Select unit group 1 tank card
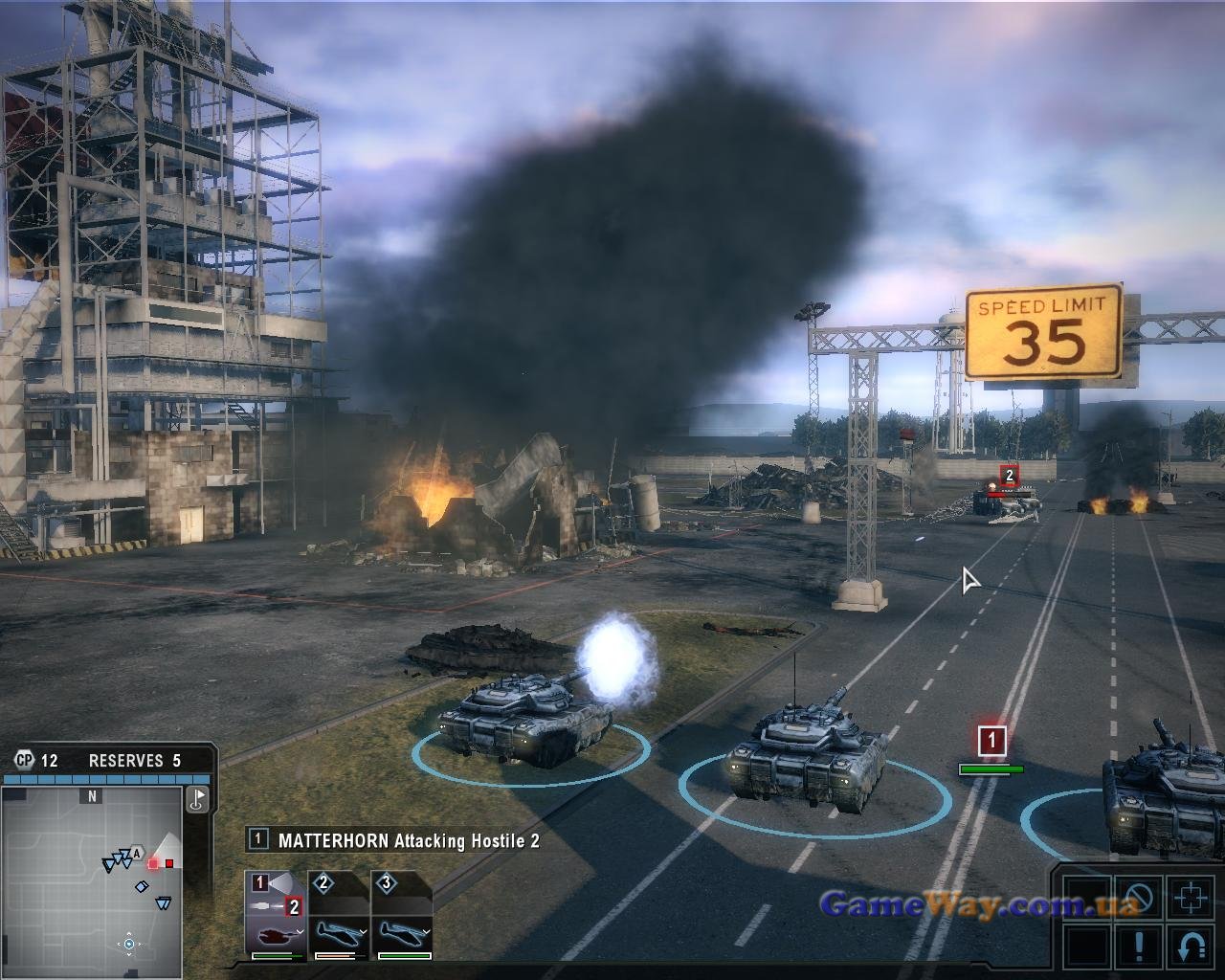Screen dimensions: 1225x980 [x=276, y=915]
